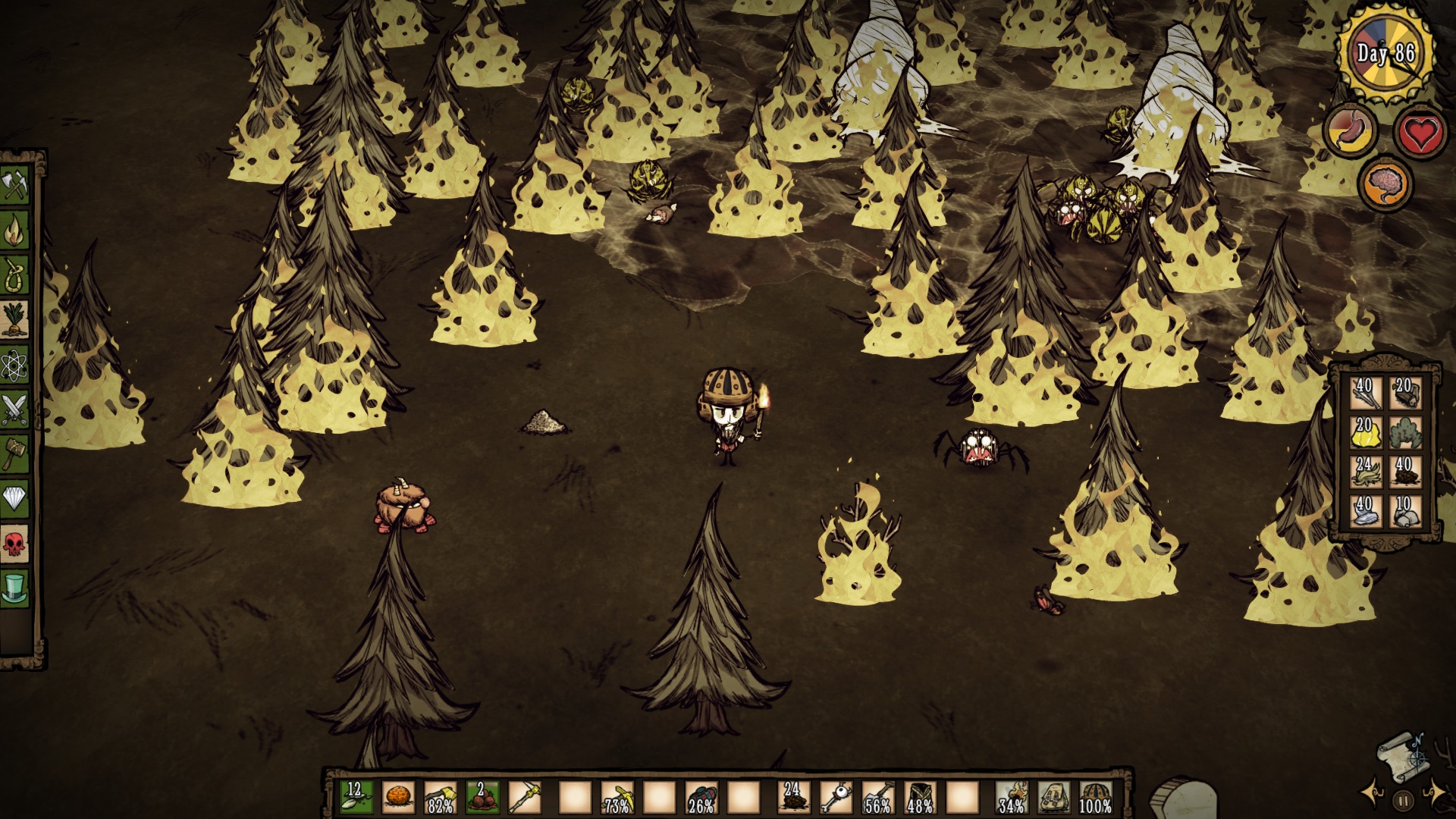The image size is (1456, 819).
Task: Open the Magic red skull tab
Action: [15, 543]
